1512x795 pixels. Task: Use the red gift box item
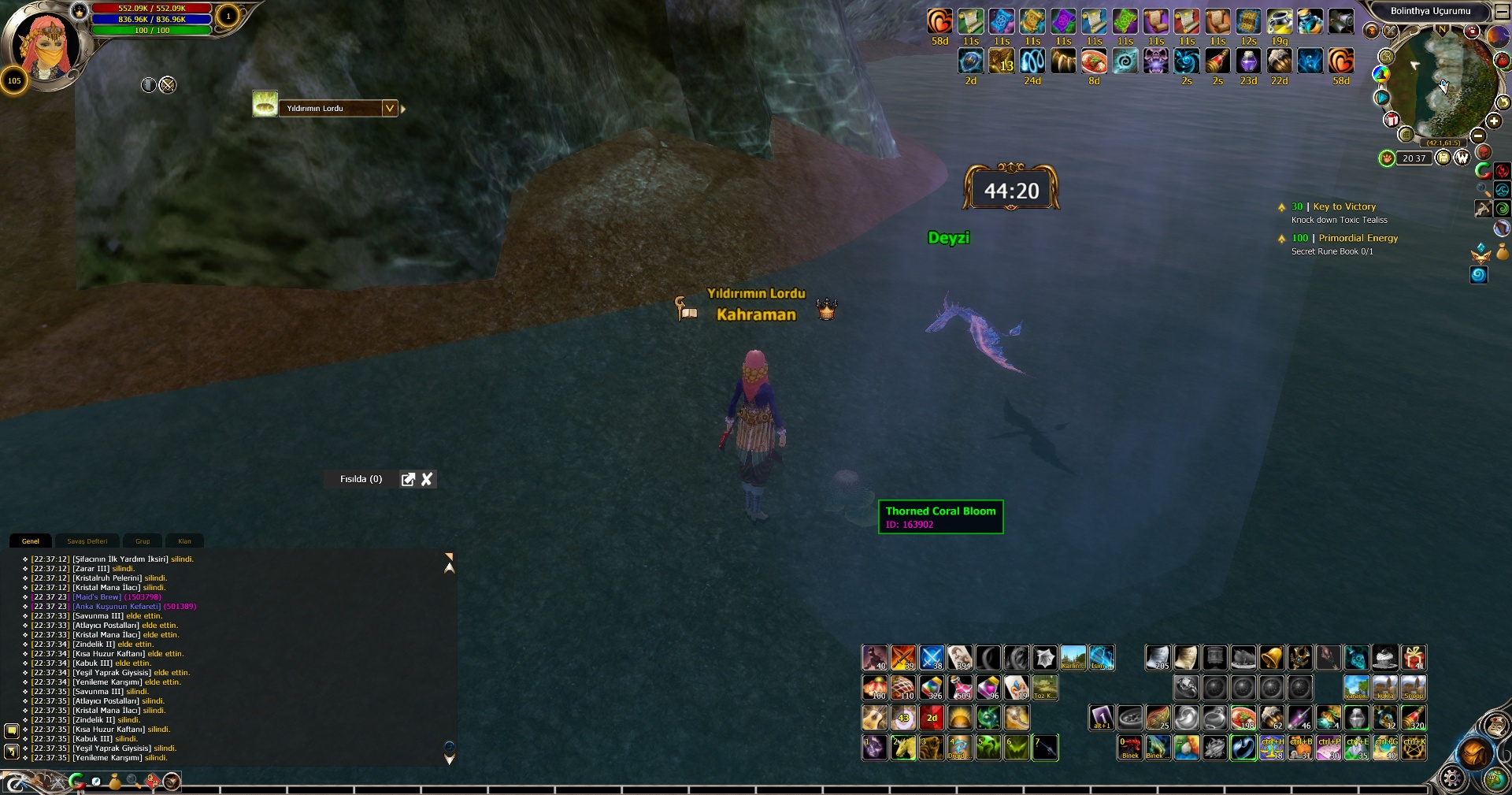pyautogui.click(x=1414, y=658)
